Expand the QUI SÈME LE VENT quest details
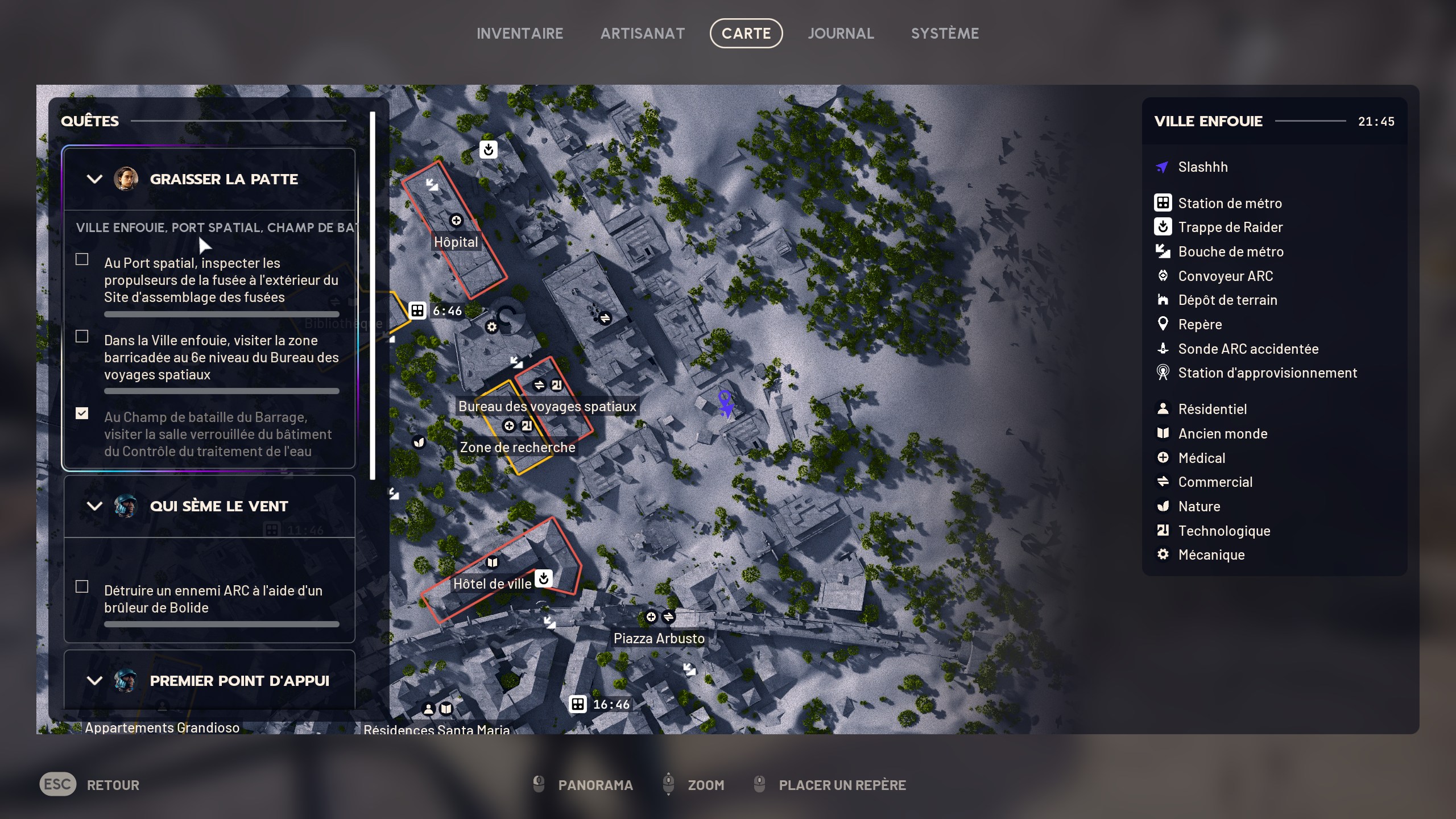This screenshot has width=1456, height=819. click(x=94, y=506)
